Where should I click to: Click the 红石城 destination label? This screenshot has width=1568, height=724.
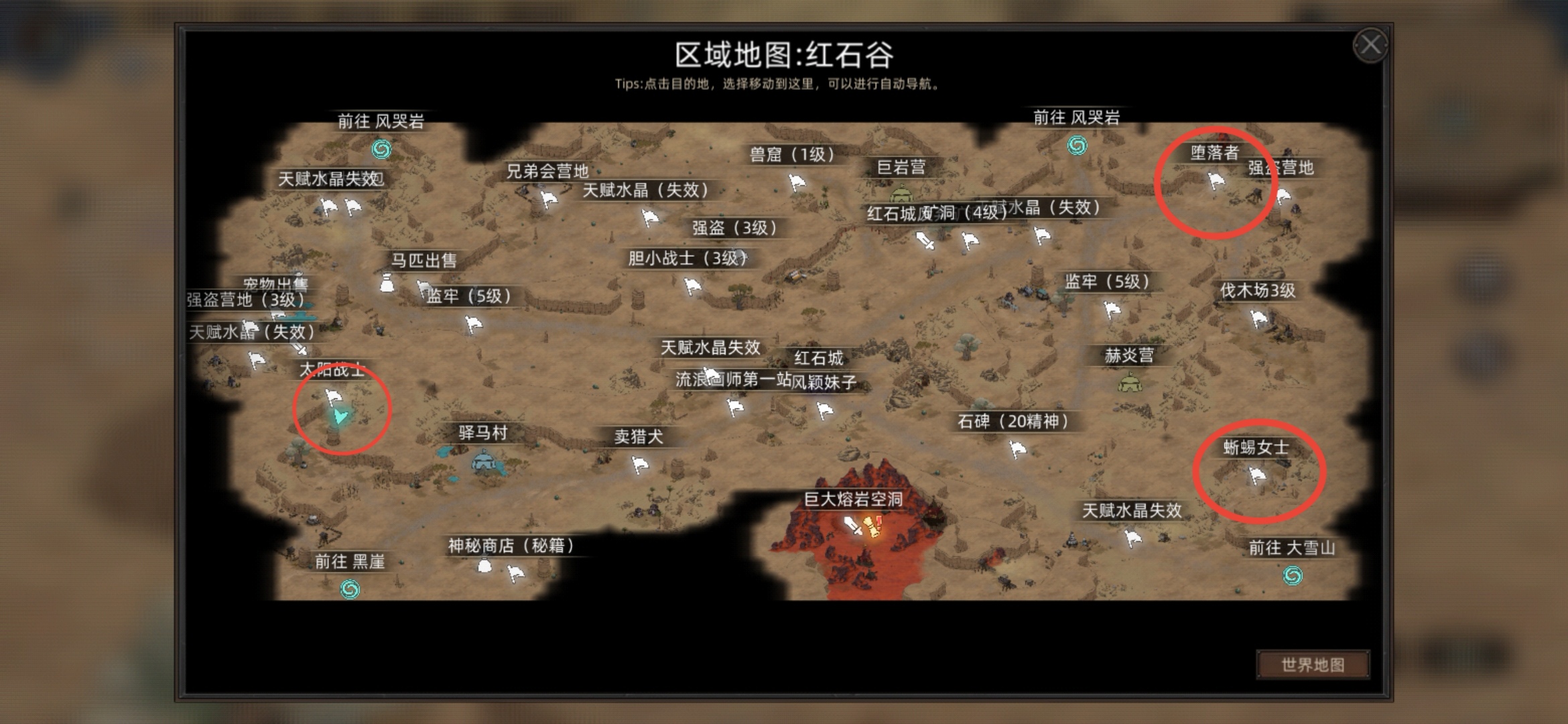point(818,358)
